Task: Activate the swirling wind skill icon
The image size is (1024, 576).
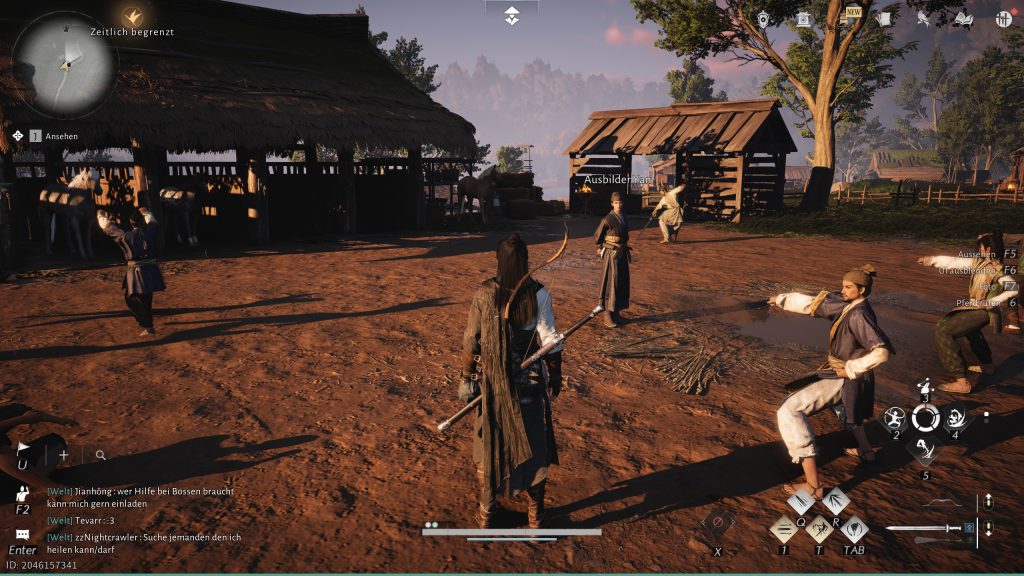Action: coord(955,418)
